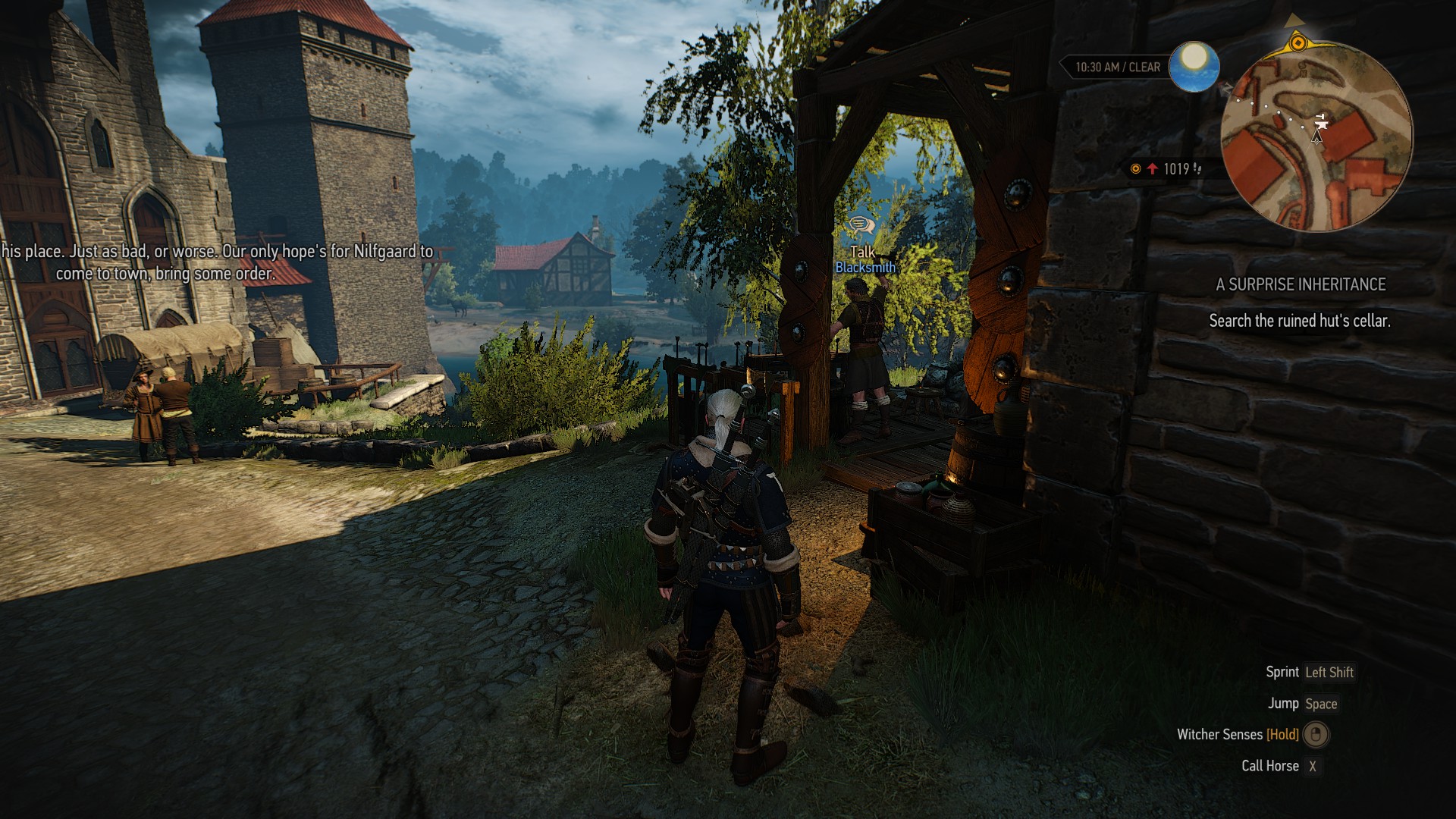Click the yellow quest marker atop the minimap

(x=1298, y=41)
